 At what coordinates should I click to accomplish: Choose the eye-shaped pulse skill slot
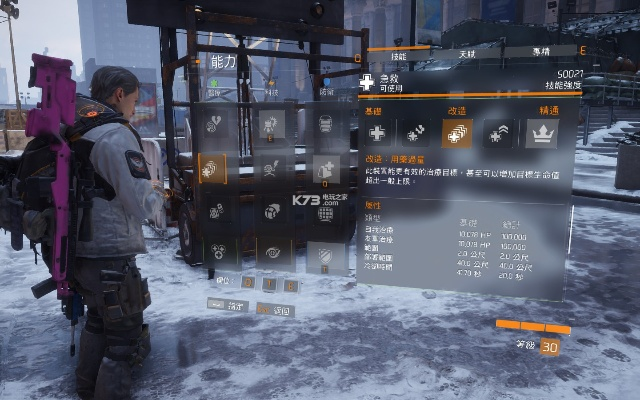coord(271,254)
